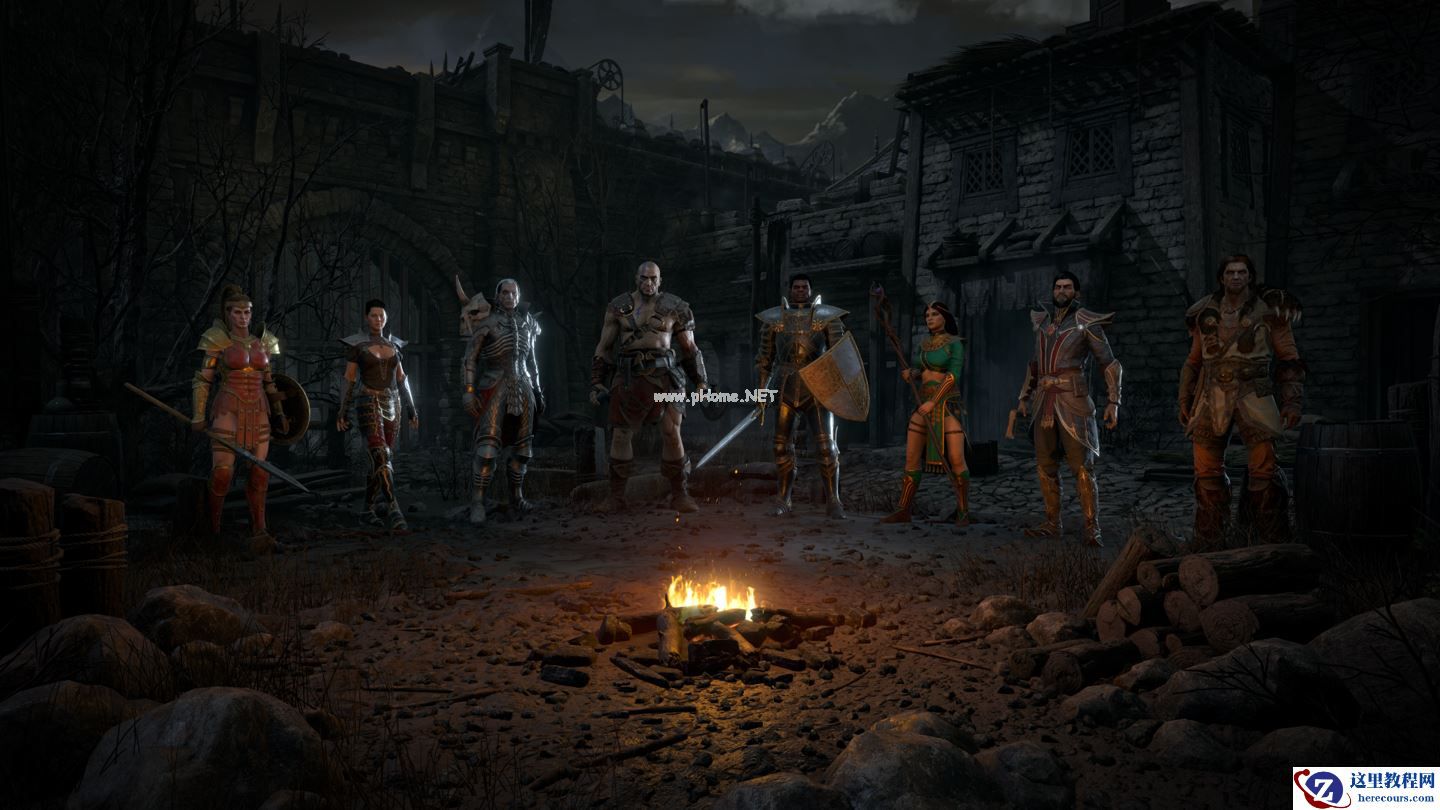Pick the pale Necromancer in bone armor
Screen dimensions: 1440x810
502,390
